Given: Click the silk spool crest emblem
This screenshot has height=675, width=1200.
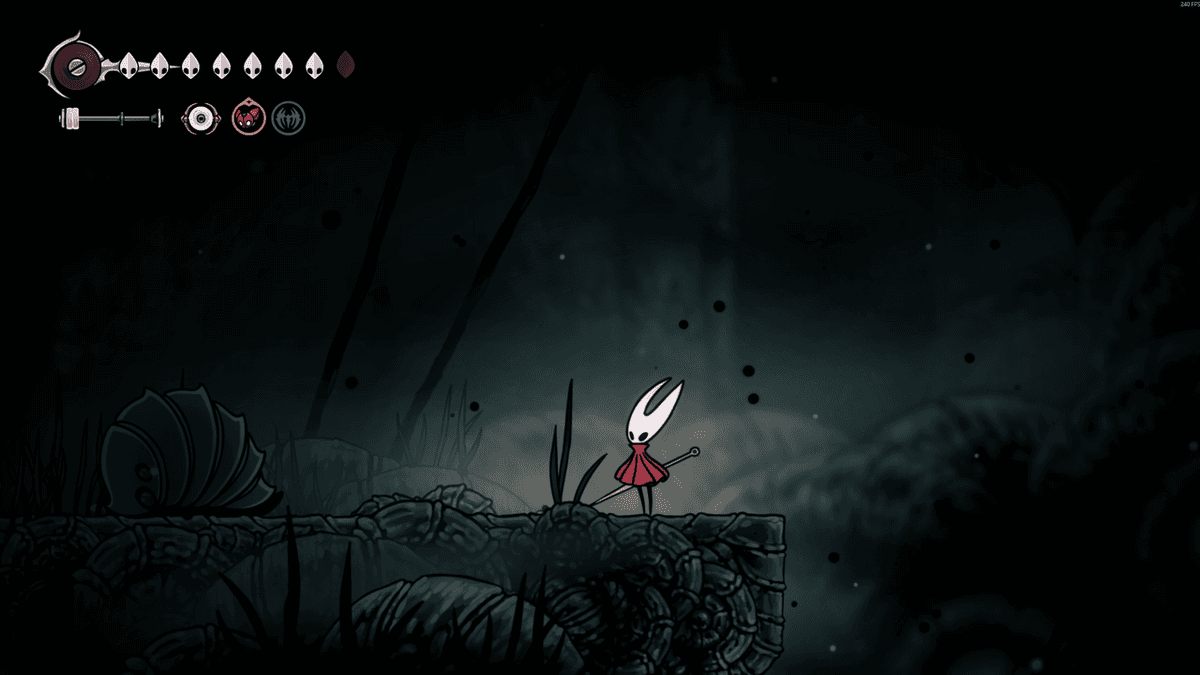Looking at the screenshot, I should 76,68.
